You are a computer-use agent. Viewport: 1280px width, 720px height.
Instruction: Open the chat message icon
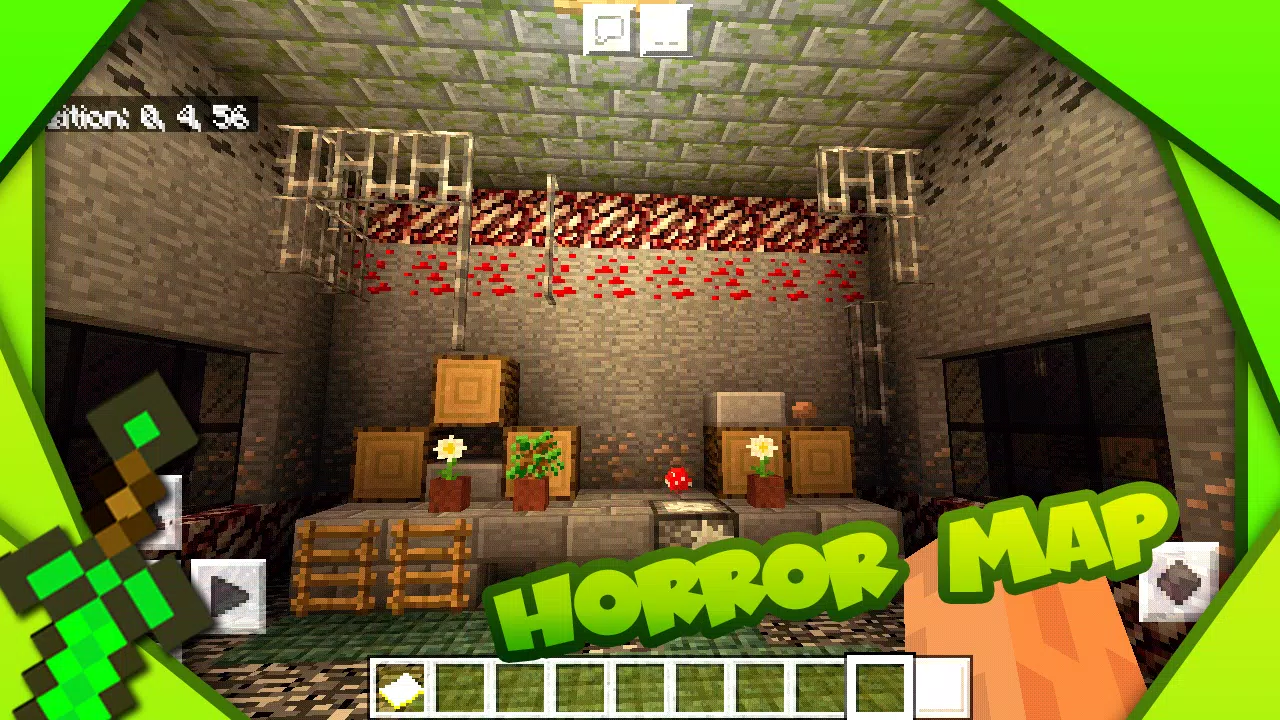[x=608, y=27]
